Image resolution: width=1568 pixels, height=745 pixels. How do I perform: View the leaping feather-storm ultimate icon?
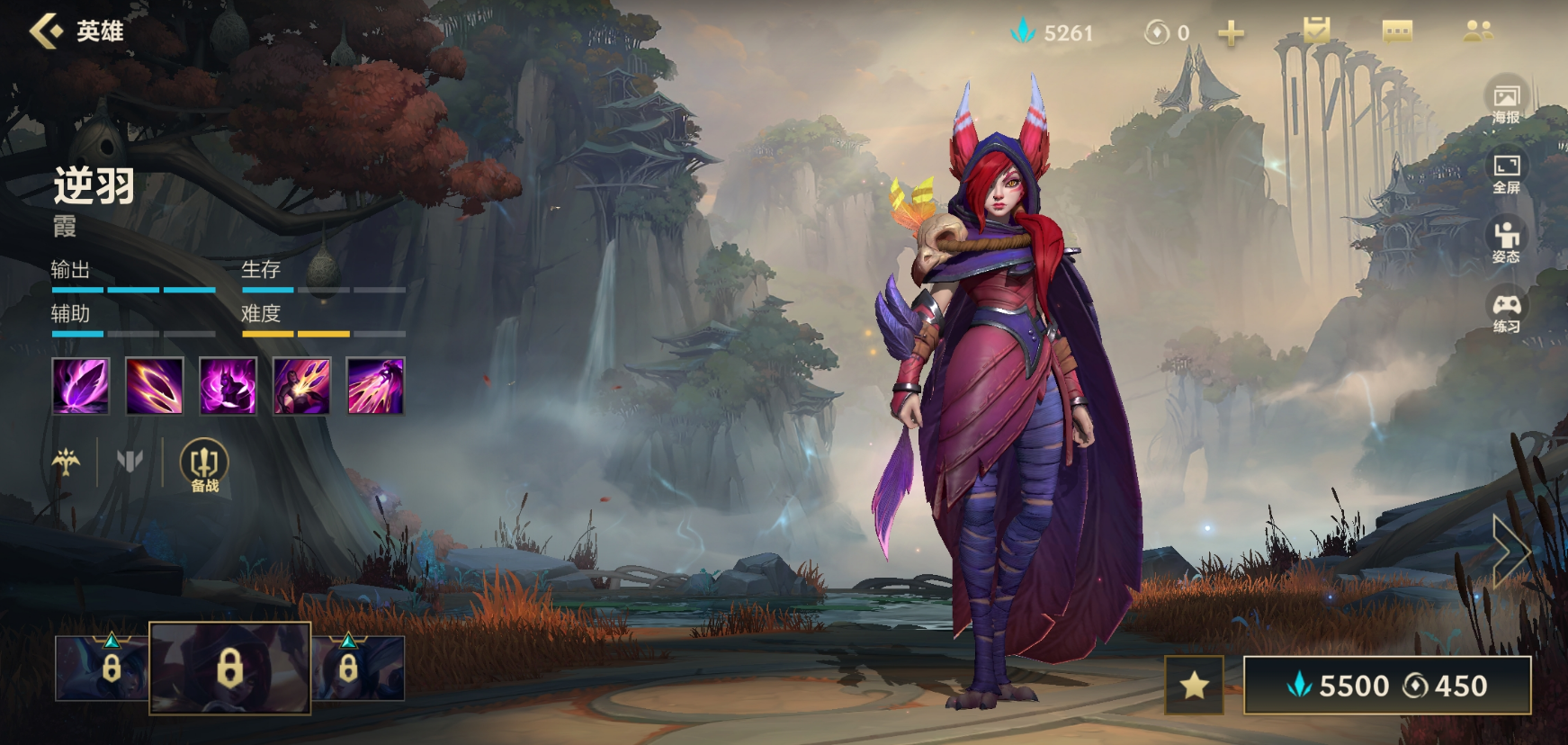(376, 386)
